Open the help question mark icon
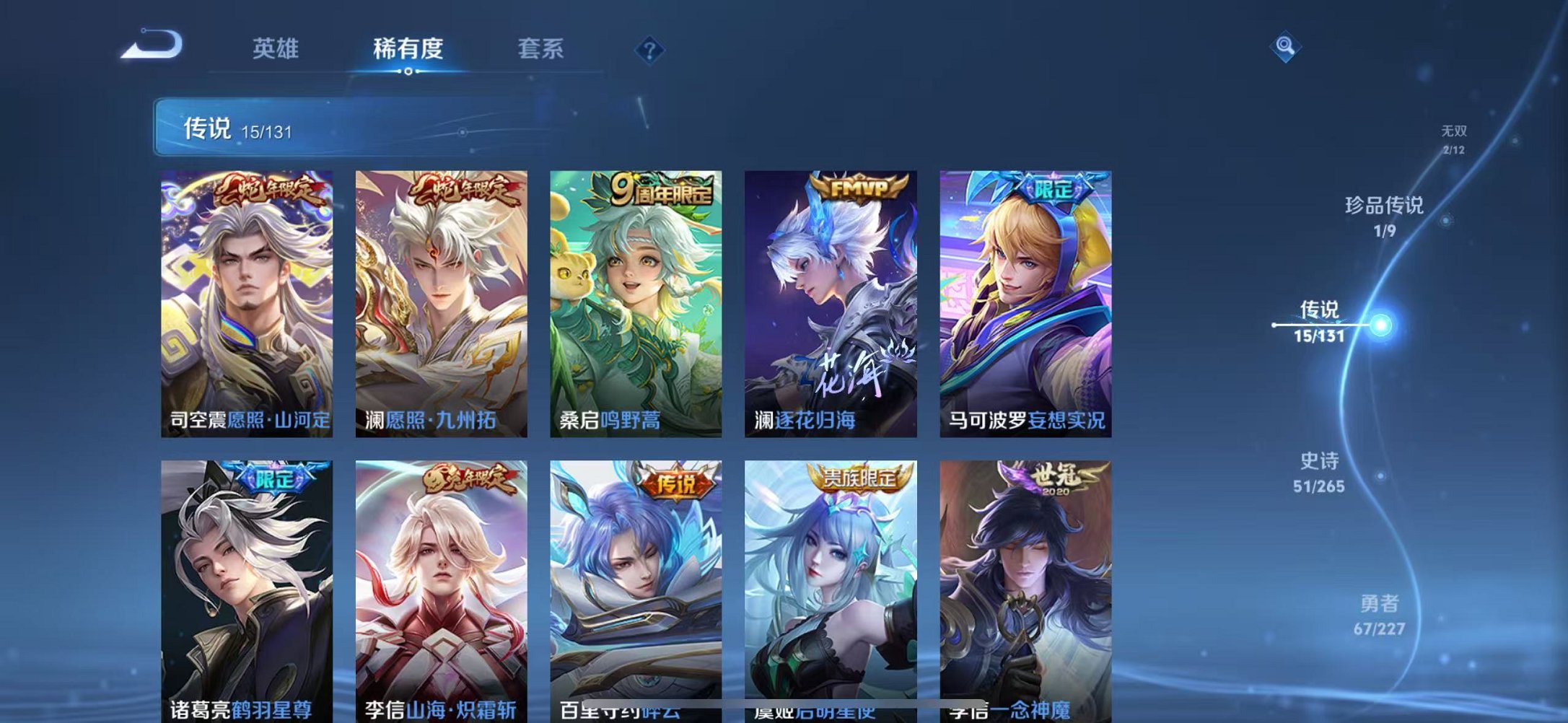Image resolution: width=1568 pixels, height=723 pixels. tap(649, 49)
